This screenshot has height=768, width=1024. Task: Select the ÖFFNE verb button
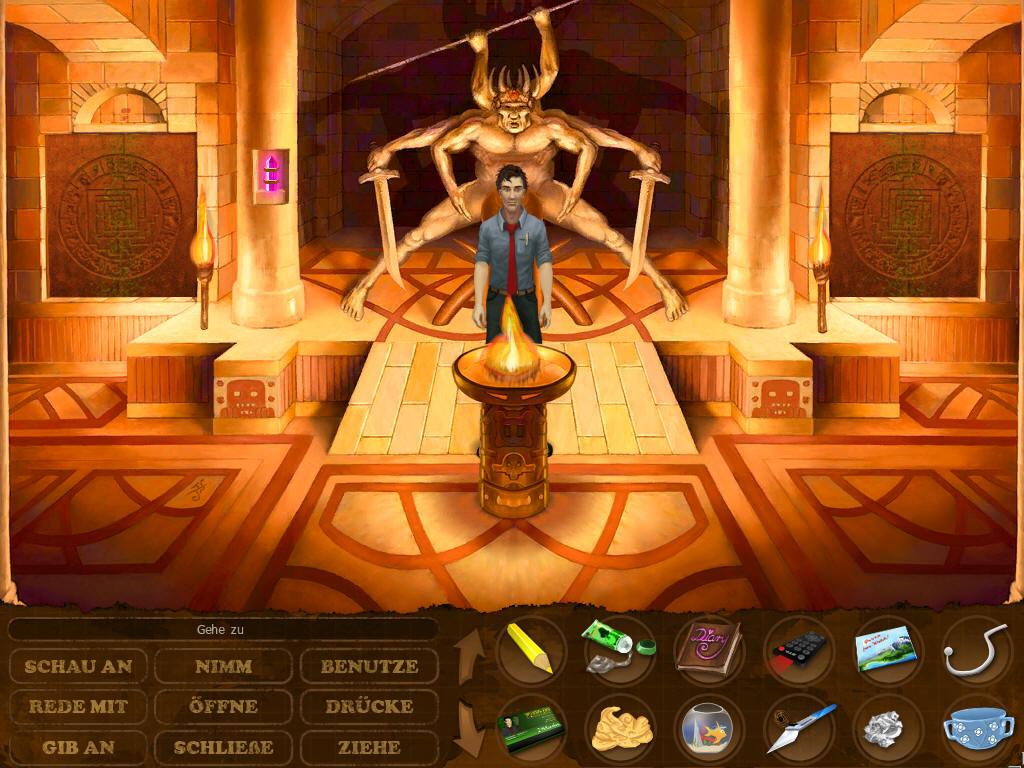click(223, 706)
